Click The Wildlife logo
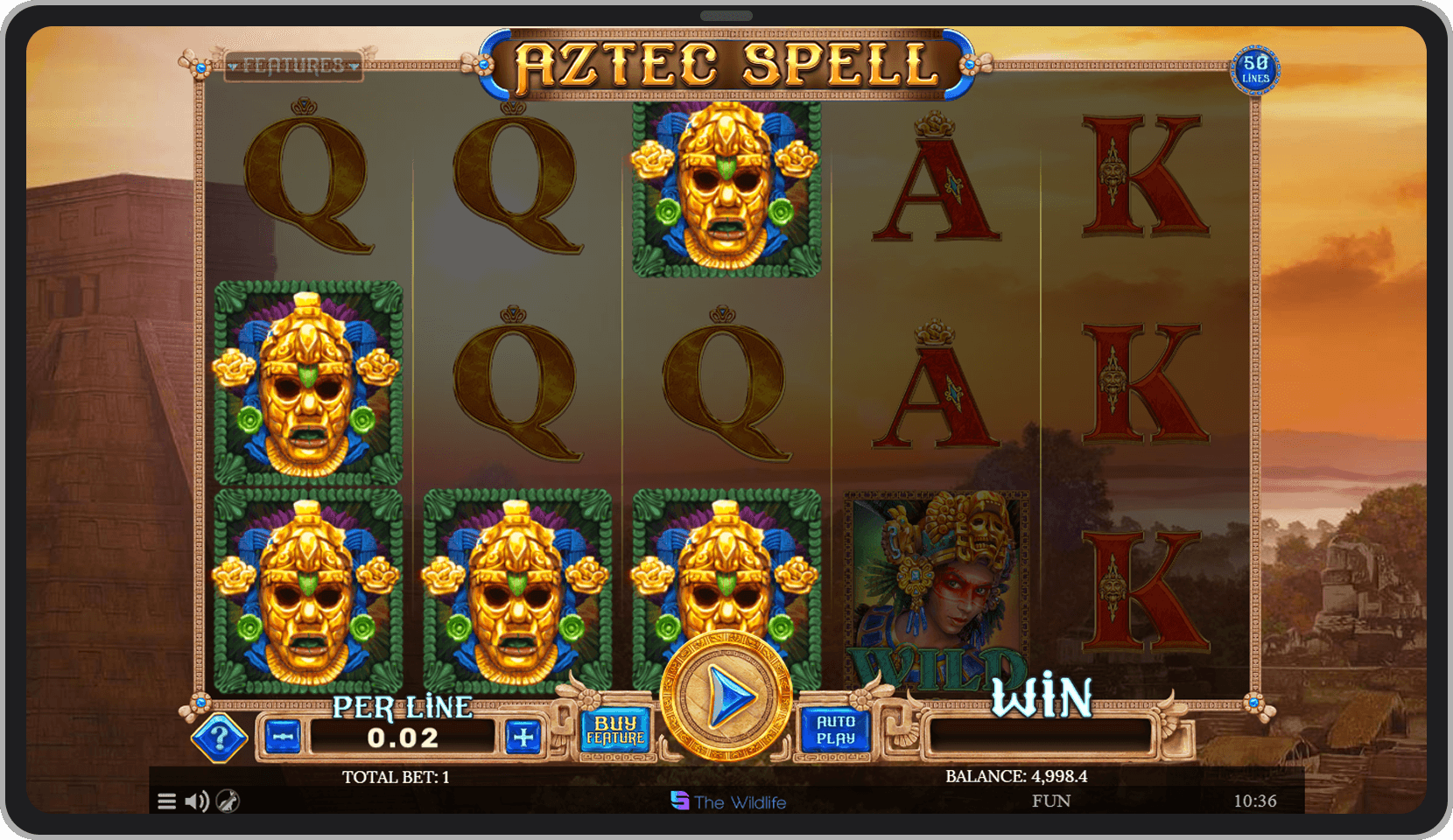1453x840 pixels. pos(729,802)
